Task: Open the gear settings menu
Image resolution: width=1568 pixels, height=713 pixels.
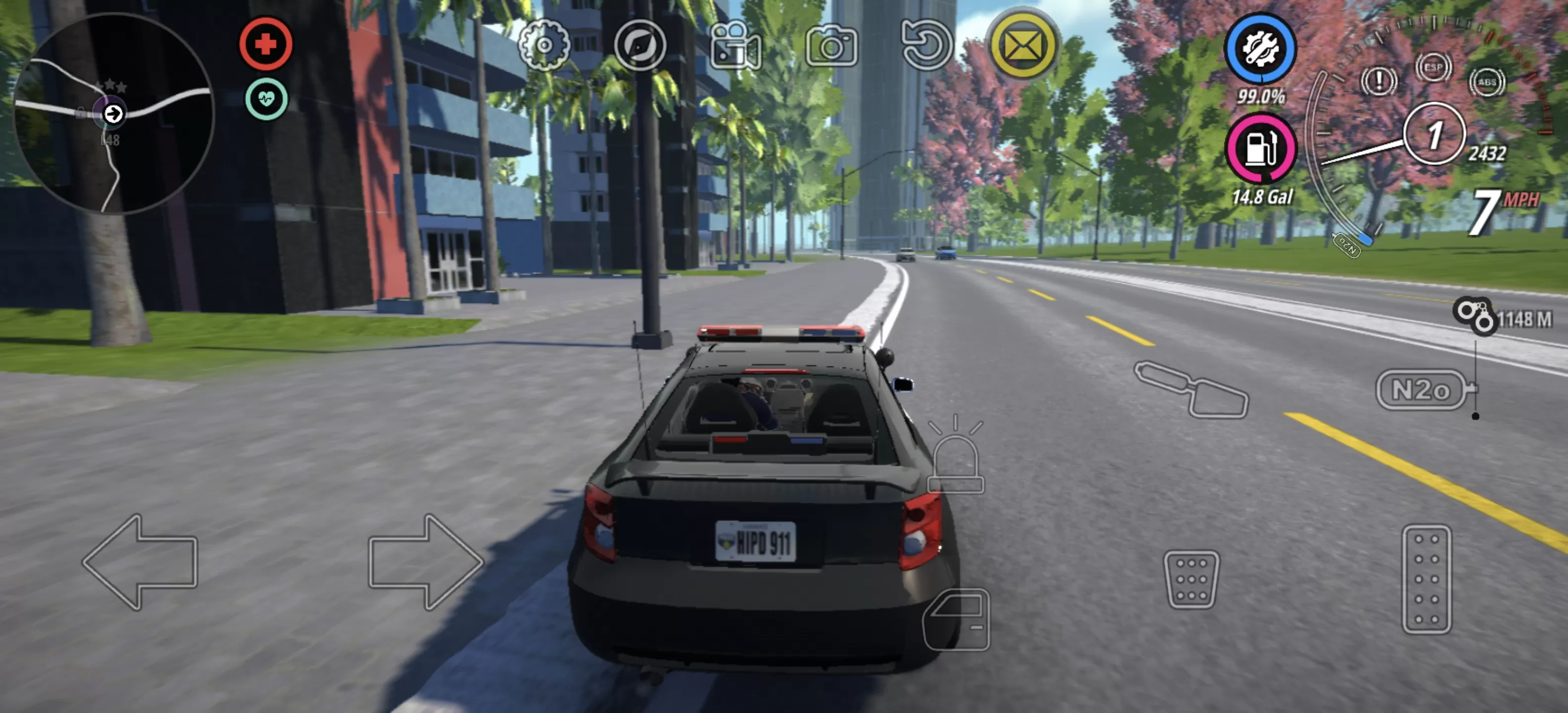Action: click(543, 45)
